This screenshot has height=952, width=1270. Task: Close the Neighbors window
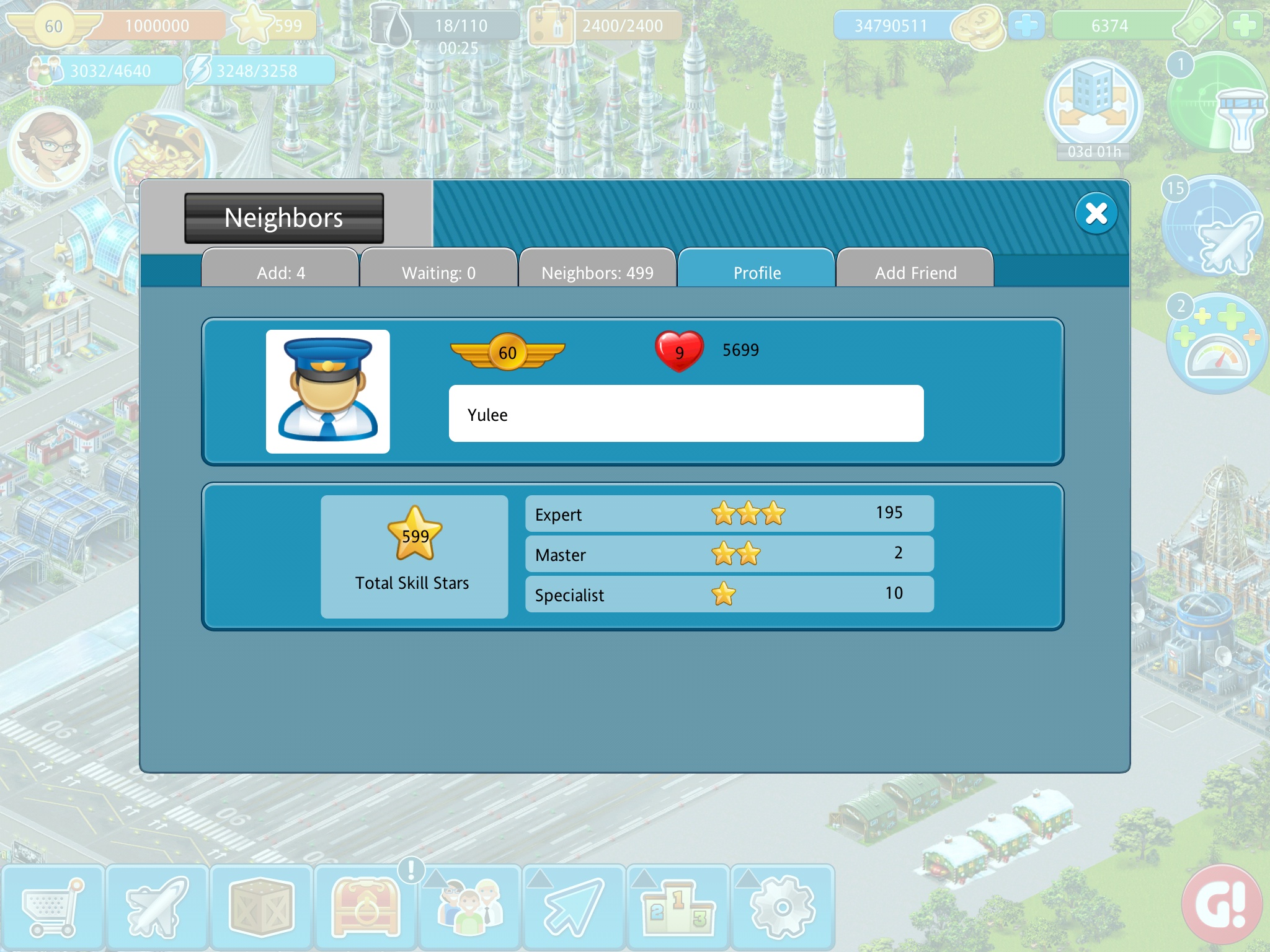[1096, 214]
